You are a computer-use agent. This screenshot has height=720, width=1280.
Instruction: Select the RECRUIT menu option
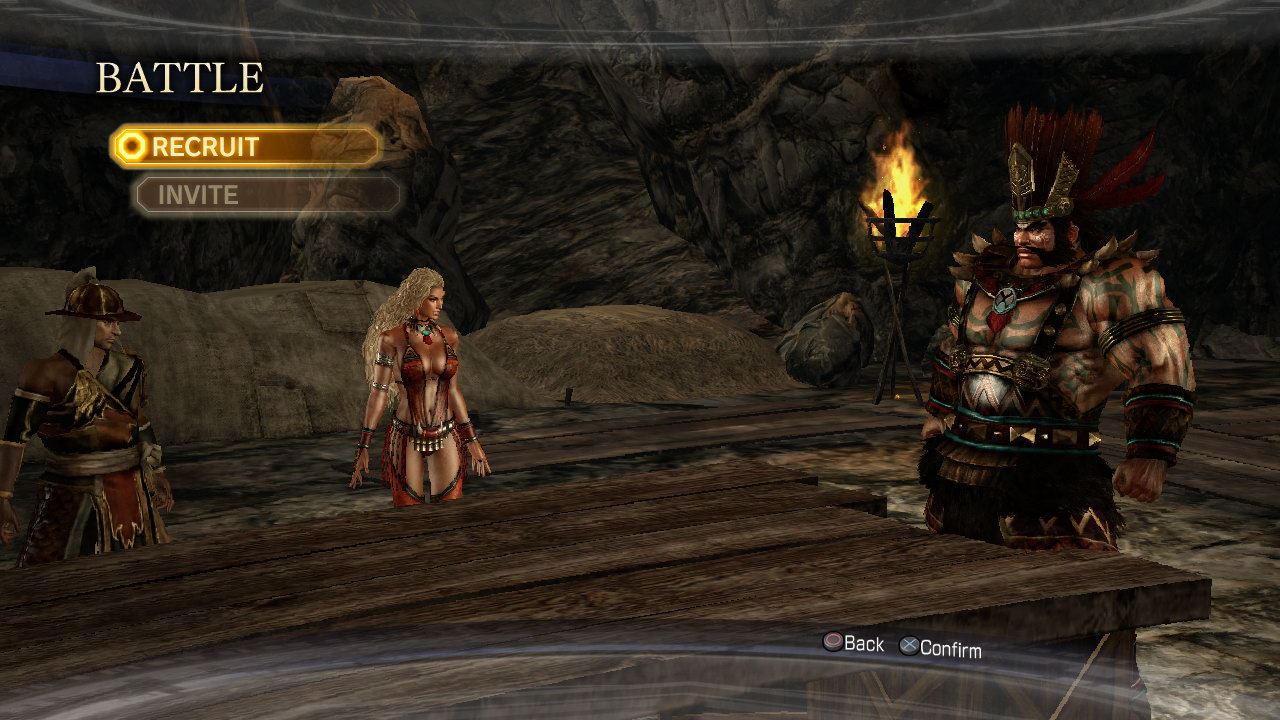[x=245, y=147]
